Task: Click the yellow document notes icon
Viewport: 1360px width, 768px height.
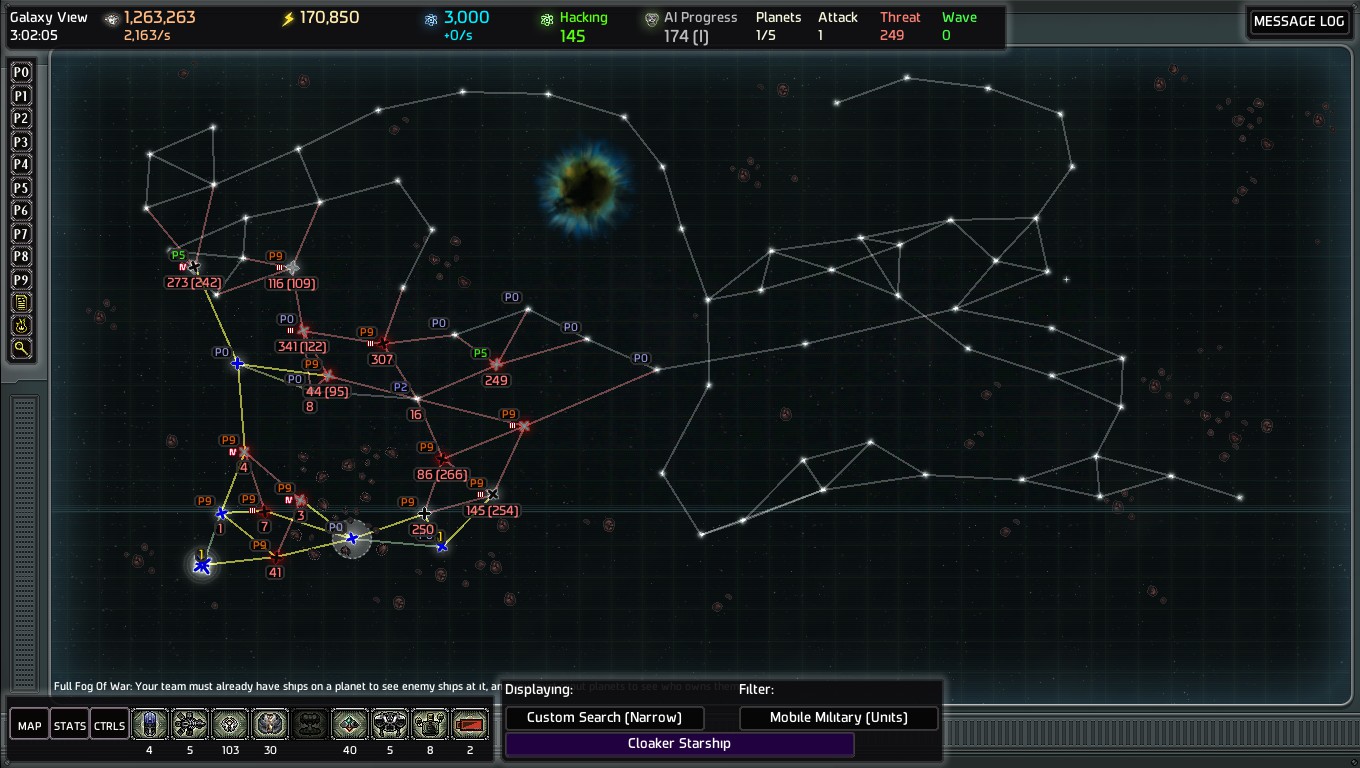Action: click(x=21, y=303)
